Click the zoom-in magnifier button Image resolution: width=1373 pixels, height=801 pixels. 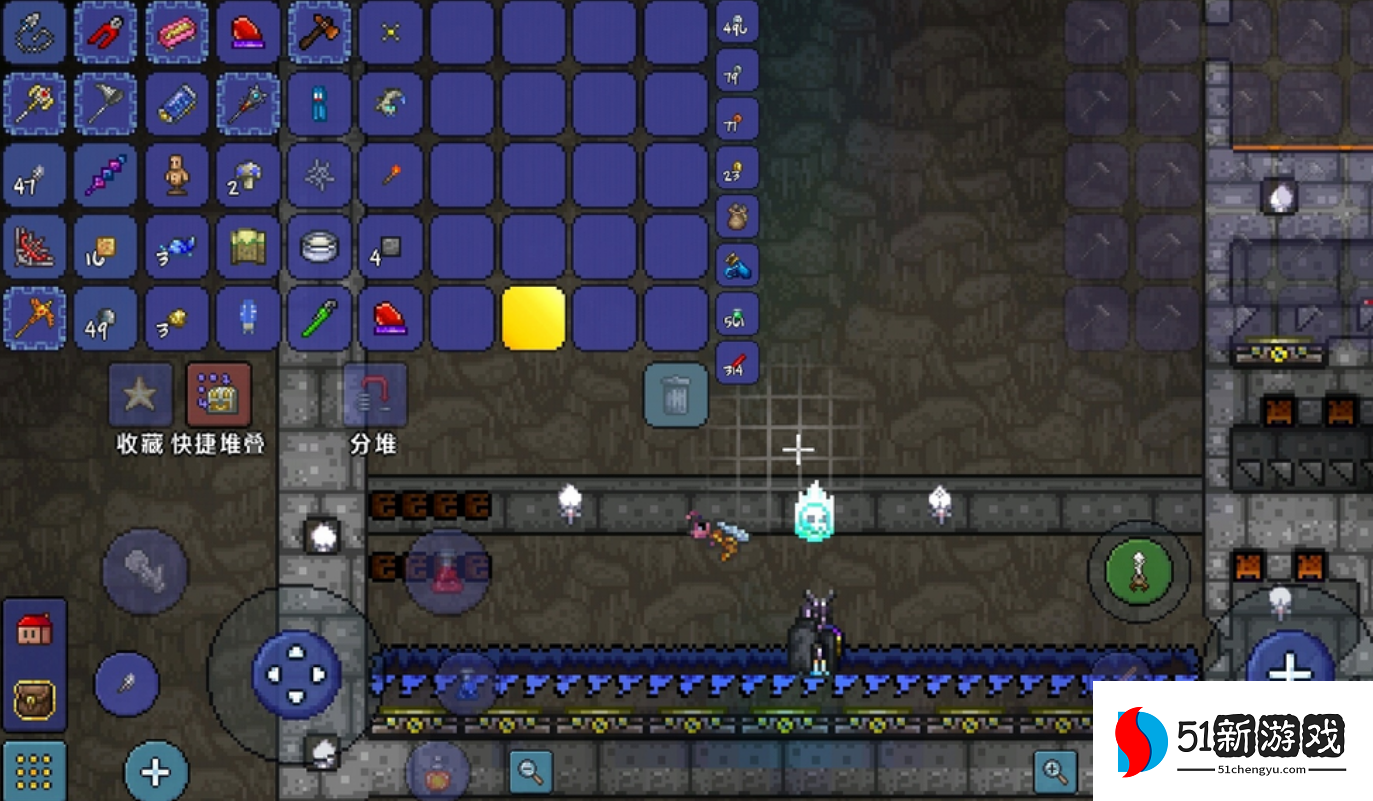1055,770
